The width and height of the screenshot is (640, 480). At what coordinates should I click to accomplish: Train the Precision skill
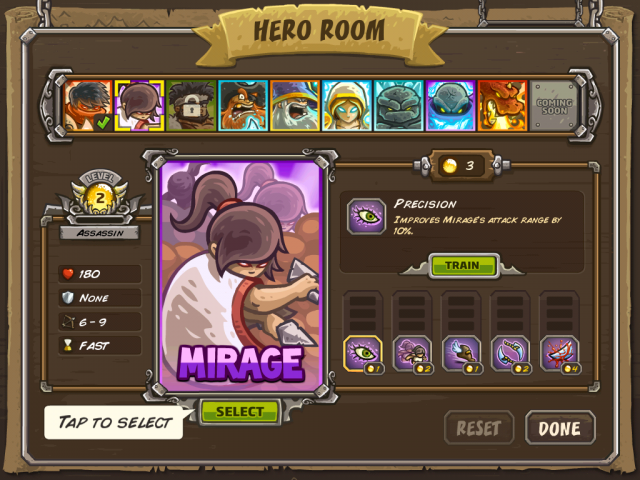coord(462,266)
